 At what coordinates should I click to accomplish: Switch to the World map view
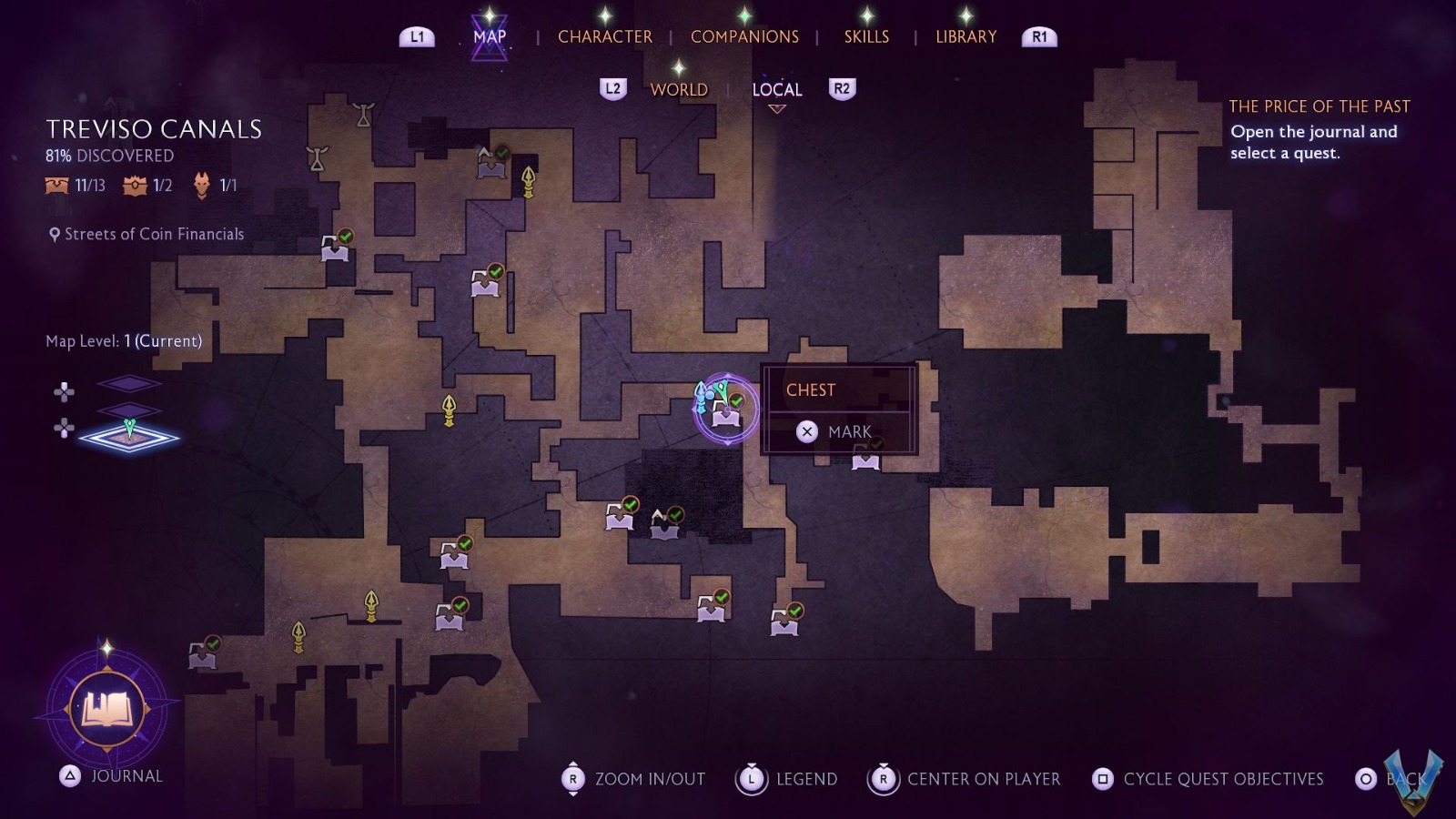pyautogui.click(x=679, y=89)
